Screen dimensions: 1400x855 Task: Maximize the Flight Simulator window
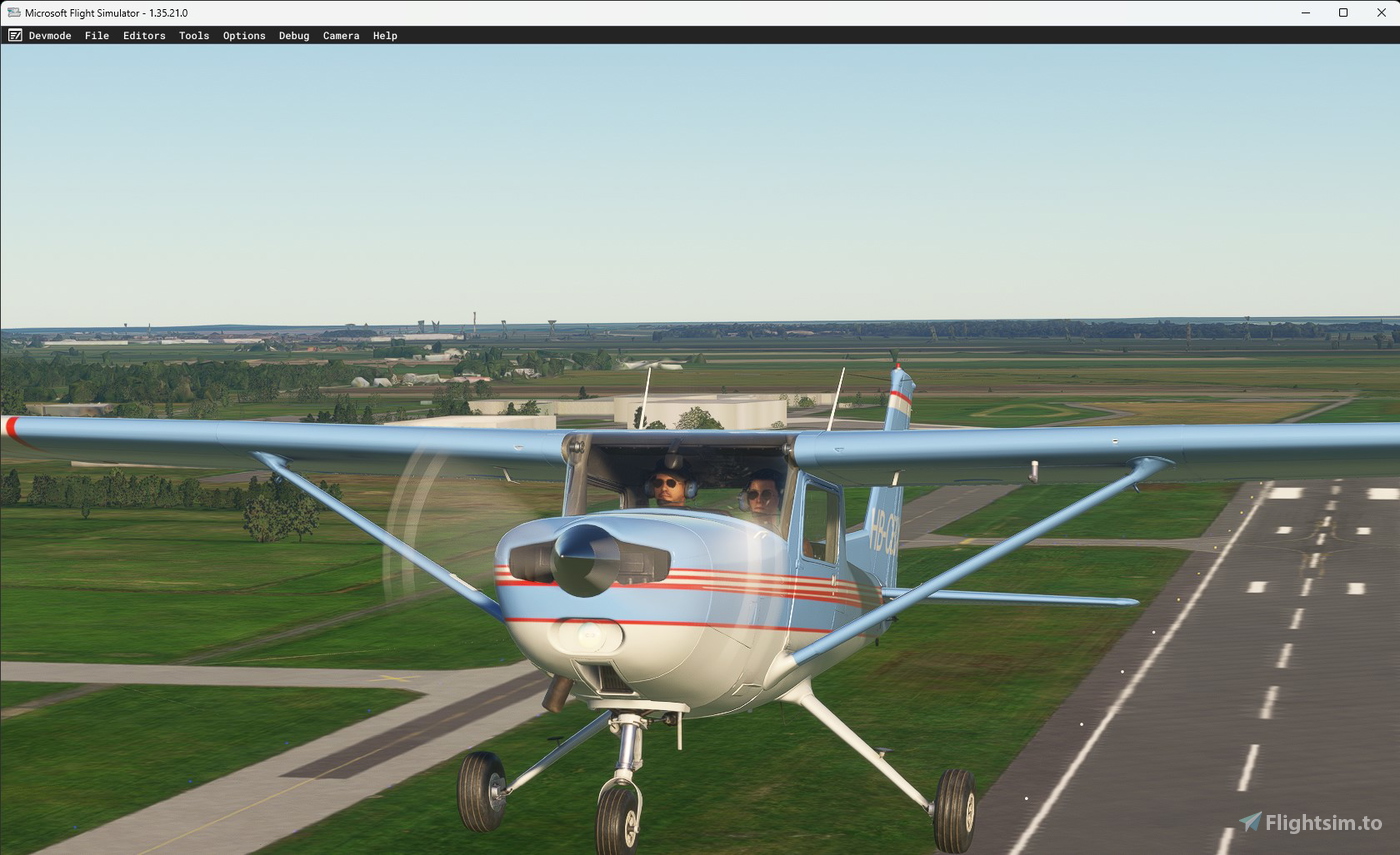coord(1343,13)
